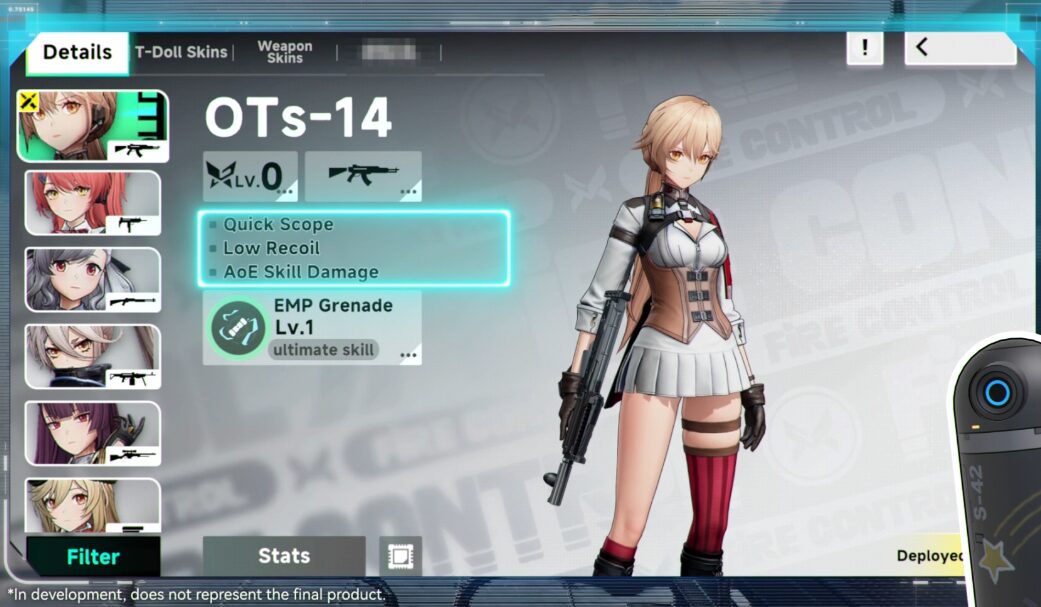Open the Lv.0 level panel

tap(250, 175)
